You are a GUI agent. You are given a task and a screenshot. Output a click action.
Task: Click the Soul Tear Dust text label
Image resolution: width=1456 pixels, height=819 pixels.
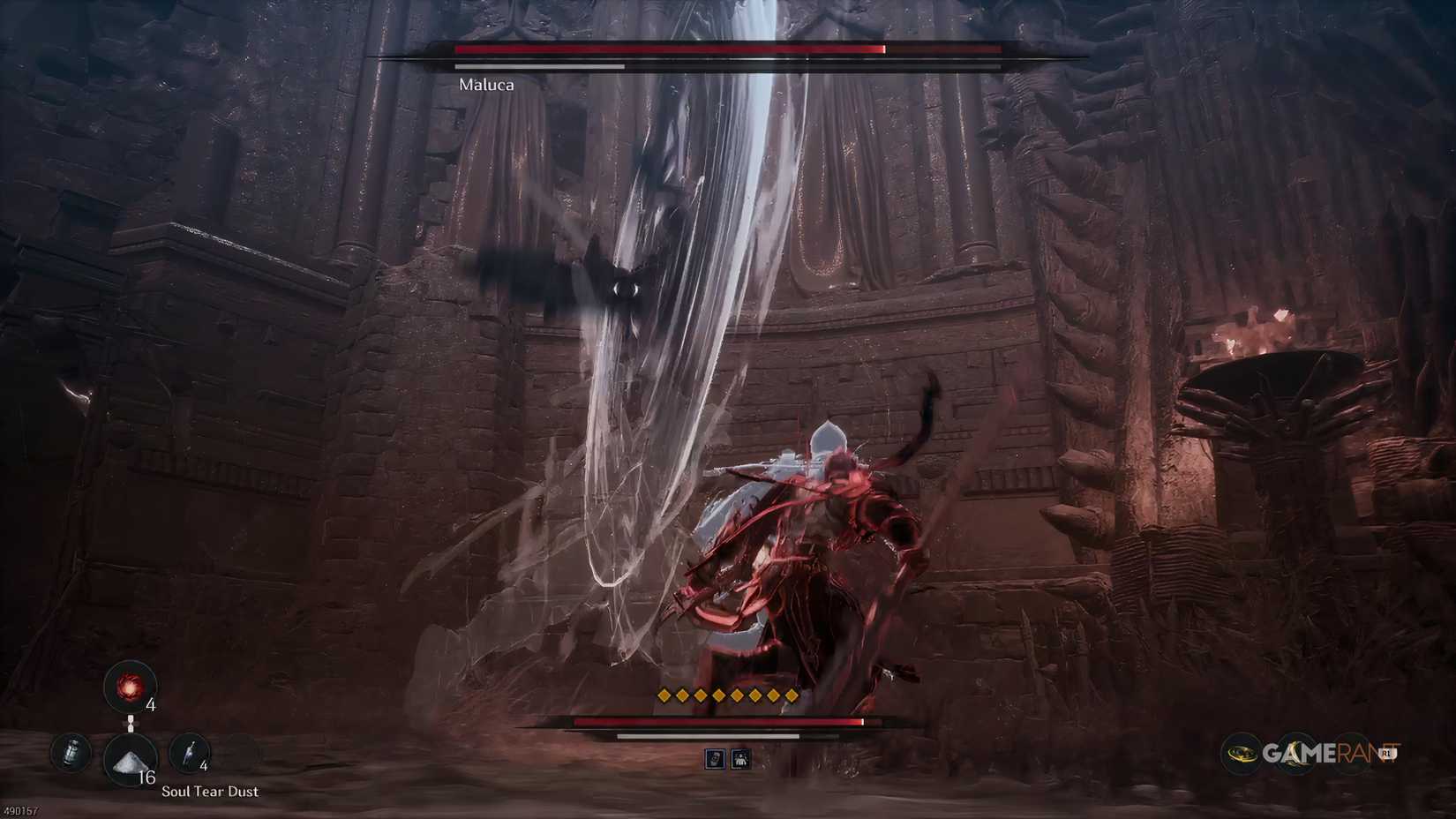[211, 791]
